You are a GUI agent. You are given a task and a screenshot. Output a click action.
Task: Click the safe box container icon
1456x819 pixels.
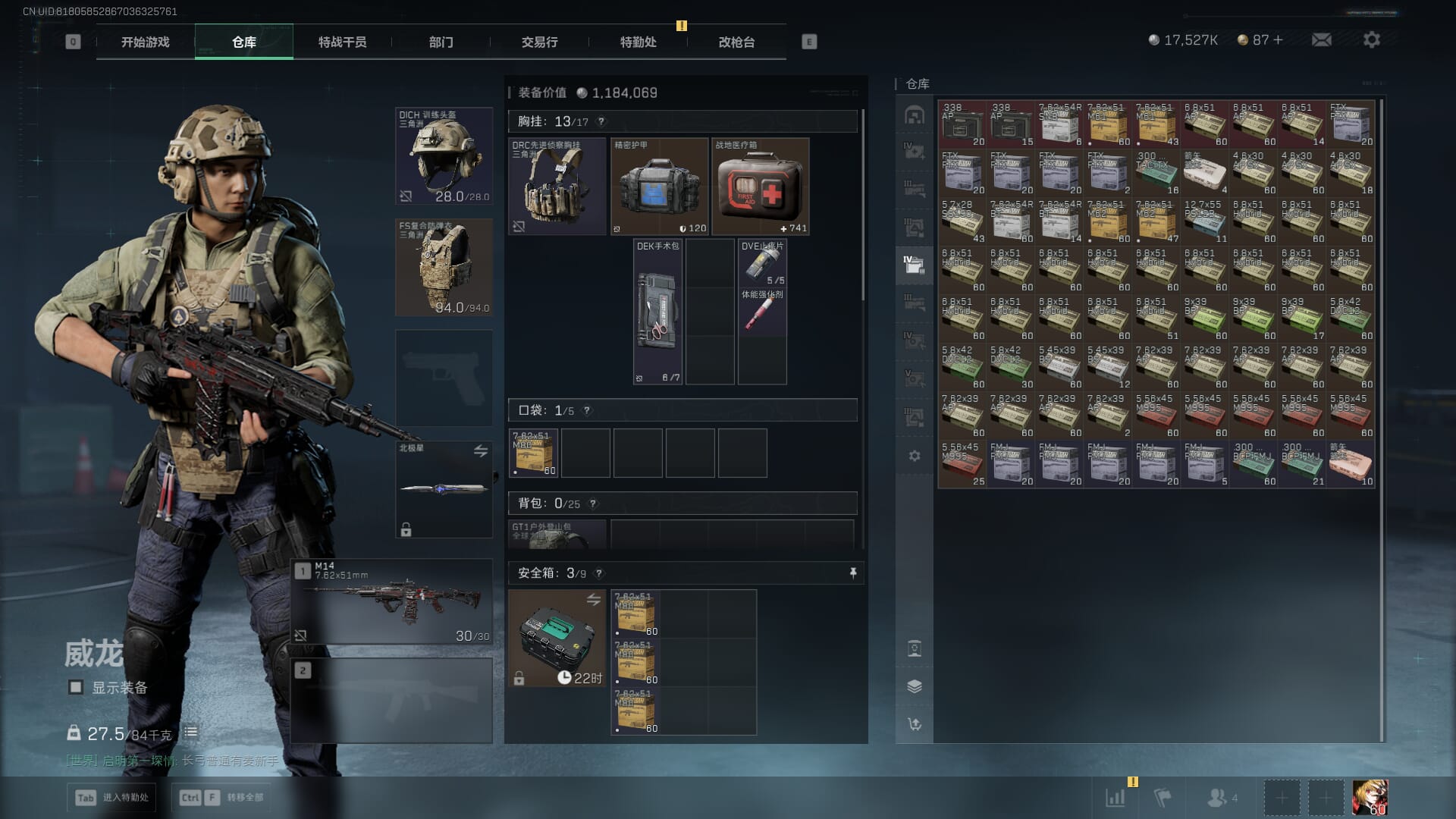[557, 638]
